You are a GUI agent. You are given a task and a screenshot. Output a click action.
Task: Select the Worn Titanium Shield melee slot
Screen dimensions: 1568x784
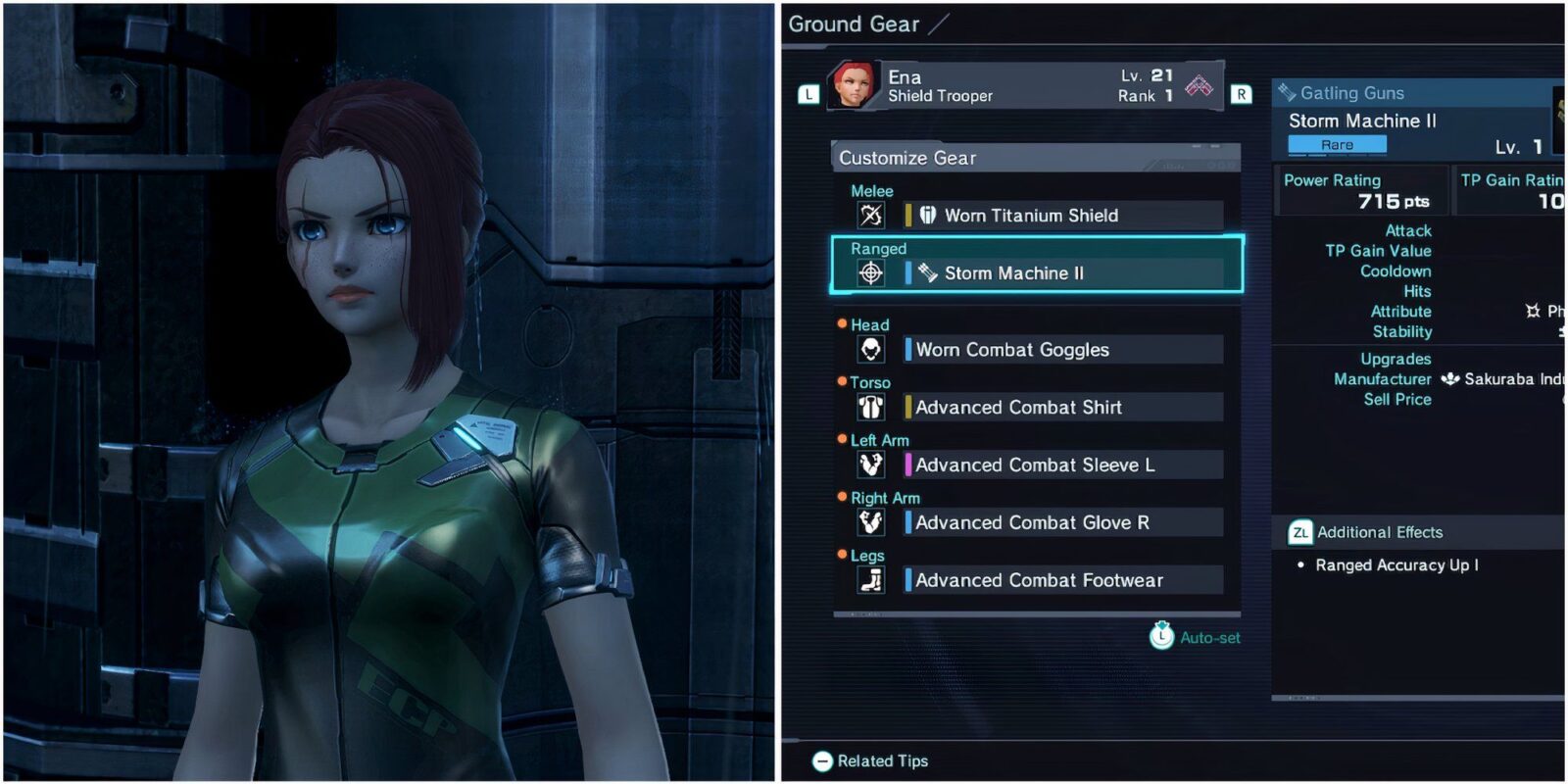[x=1063, y=216]
